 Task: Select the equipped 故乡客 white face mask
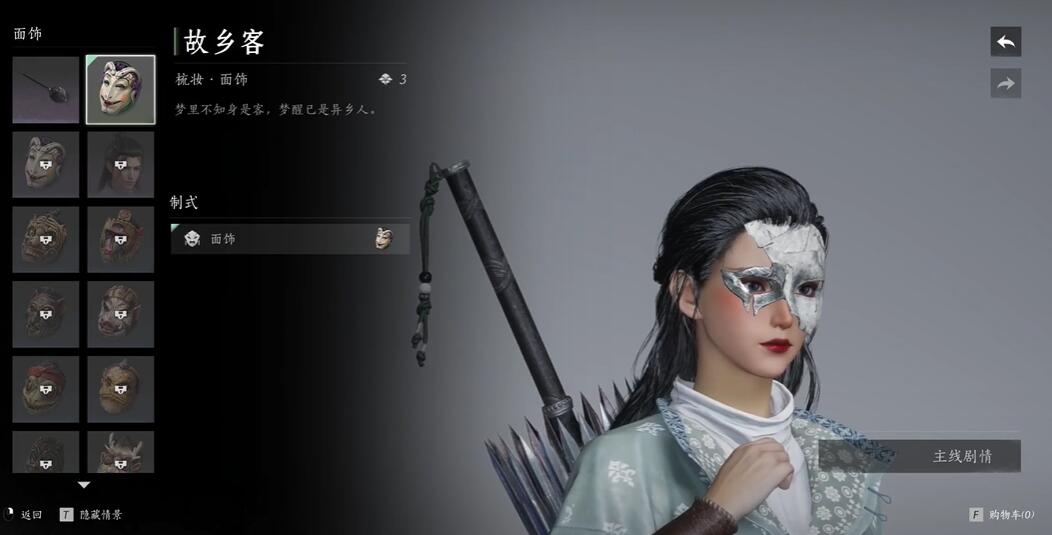coord(120,90)
